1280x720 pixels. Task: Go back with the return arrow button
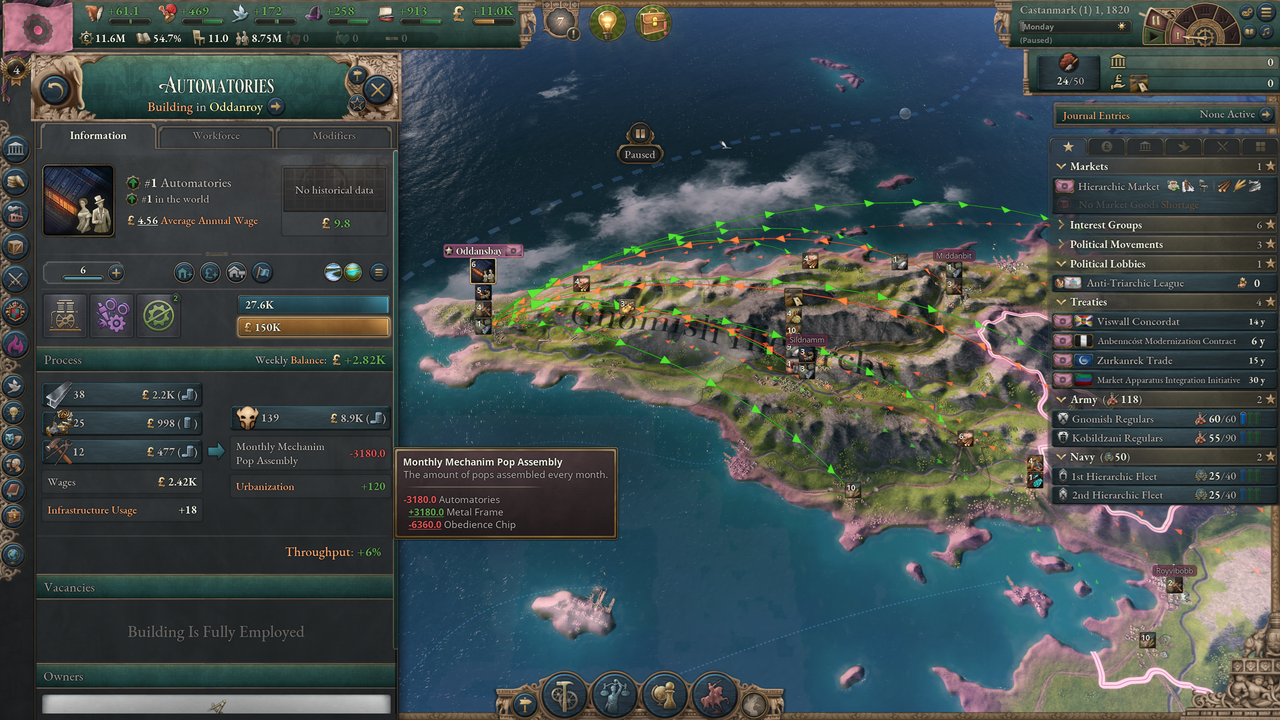tap(53, 91)
